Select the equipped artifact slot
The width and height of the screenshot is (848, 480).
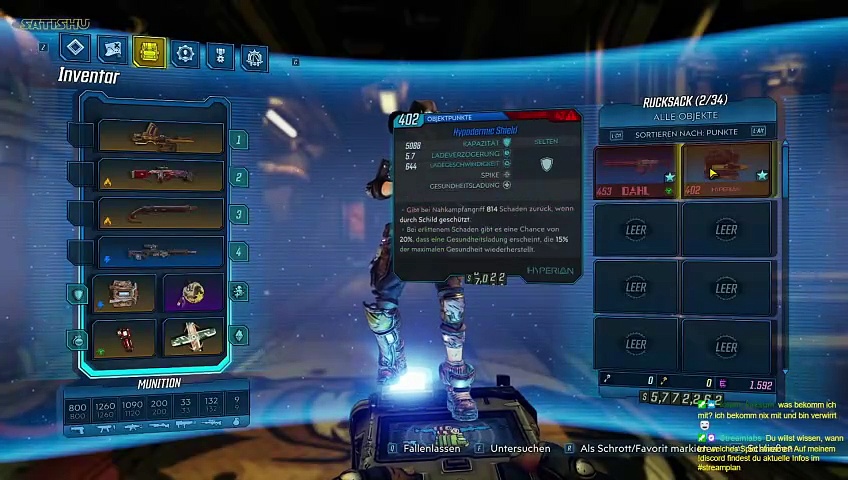[193, 337]
